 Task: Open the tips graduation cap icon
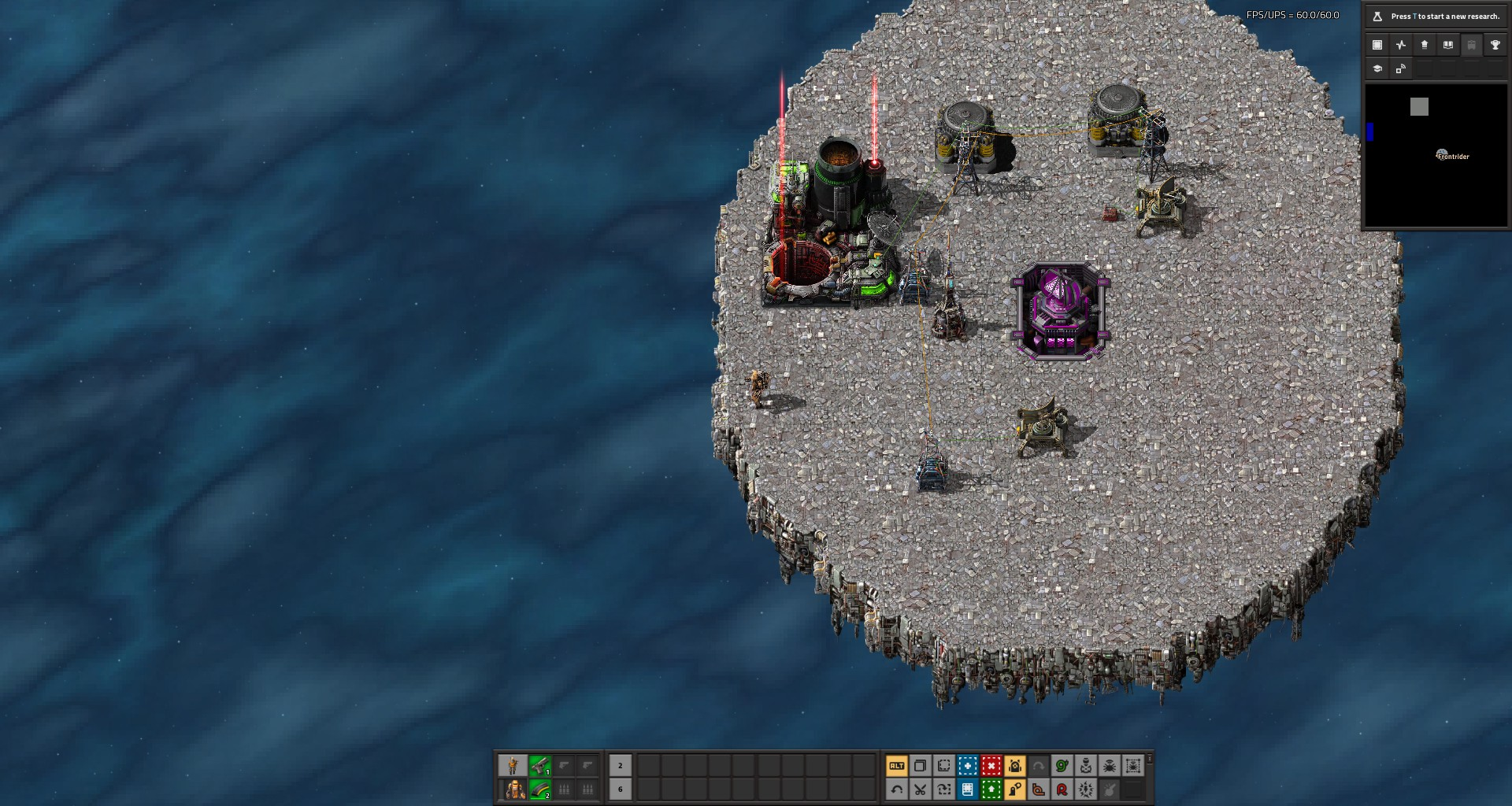(x=1377, y=68)
